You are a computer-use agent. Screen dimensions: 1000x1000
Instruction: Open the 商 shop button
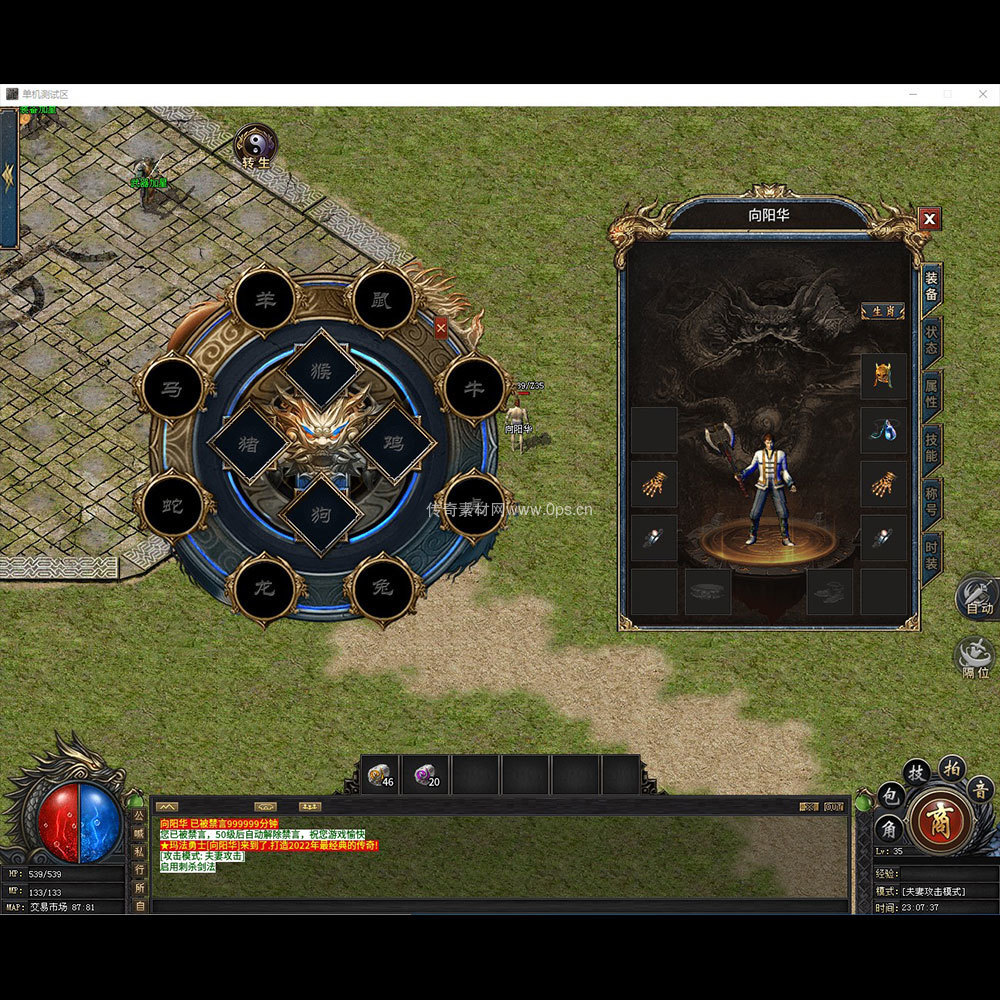[940, 821]
